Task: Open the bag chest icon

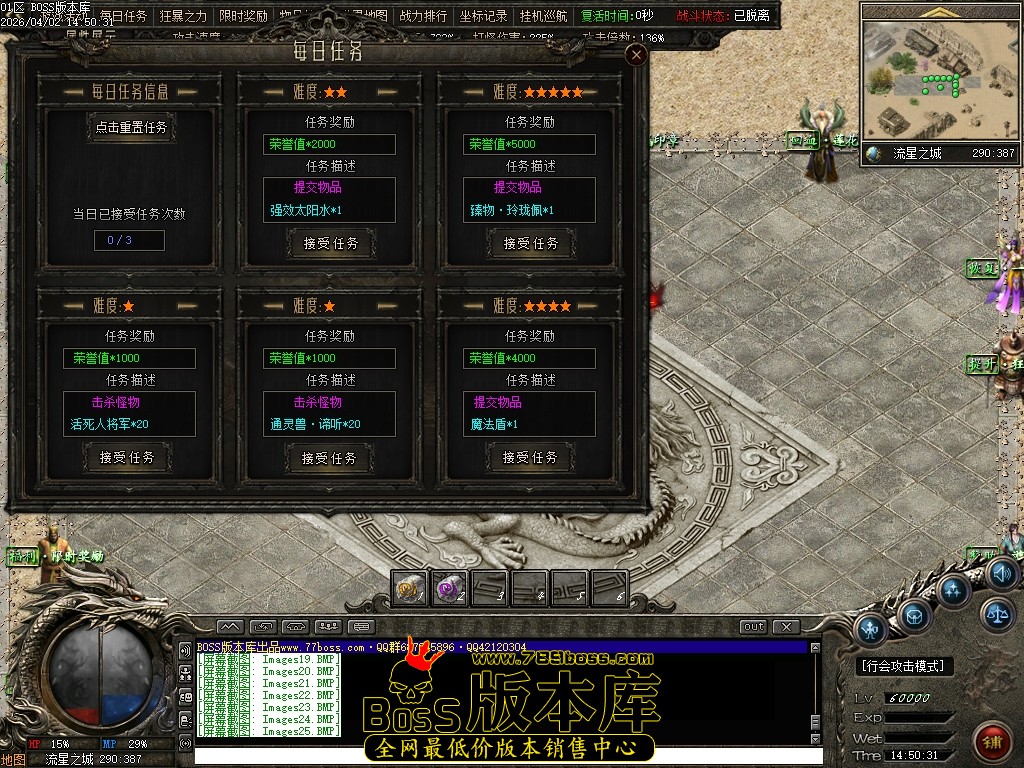Action: (x=915, y=614)
